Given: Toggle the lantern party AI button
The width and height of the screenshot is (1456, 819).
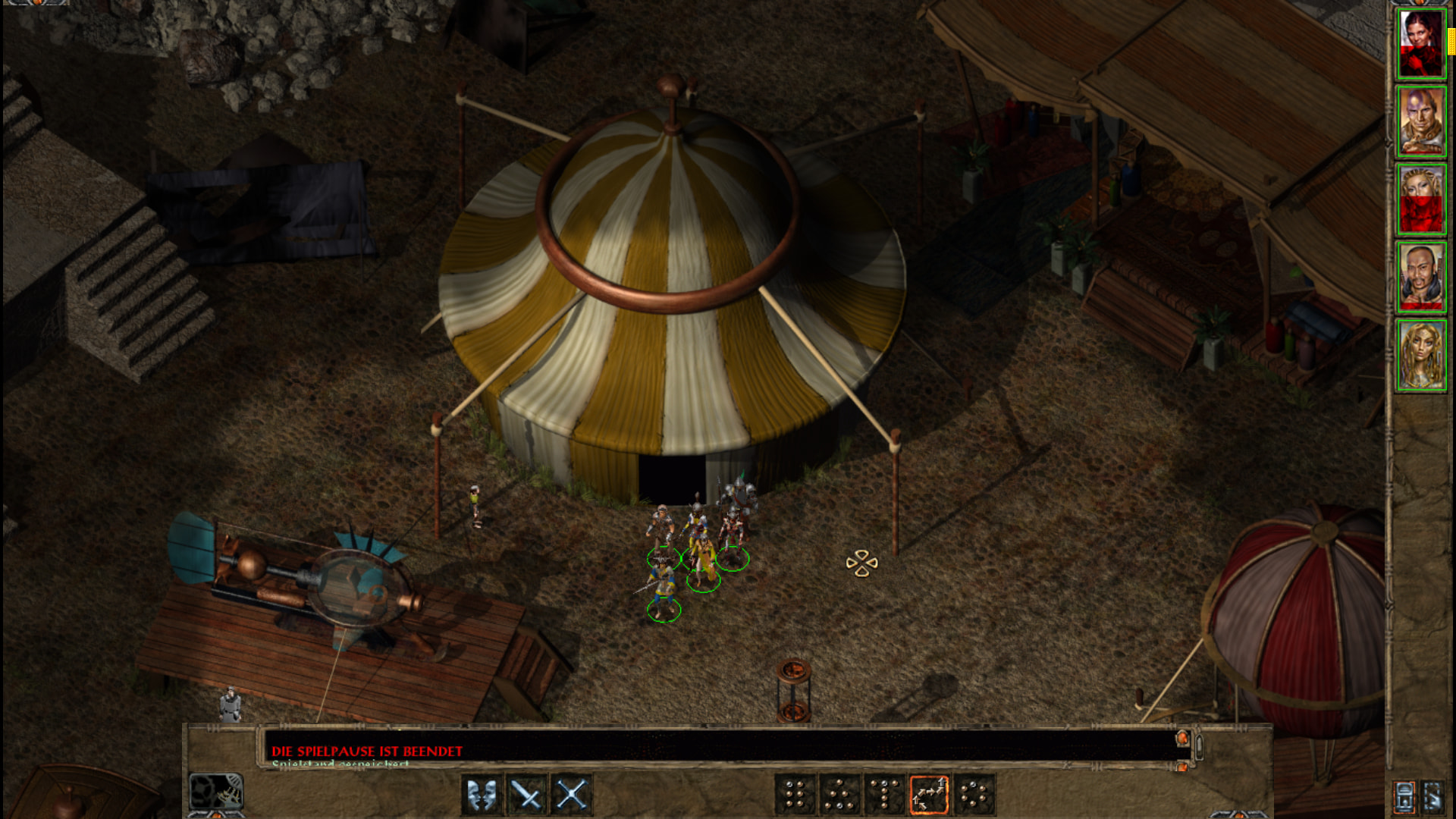Looking at the screenshot, I should (x=1404, y=796).
